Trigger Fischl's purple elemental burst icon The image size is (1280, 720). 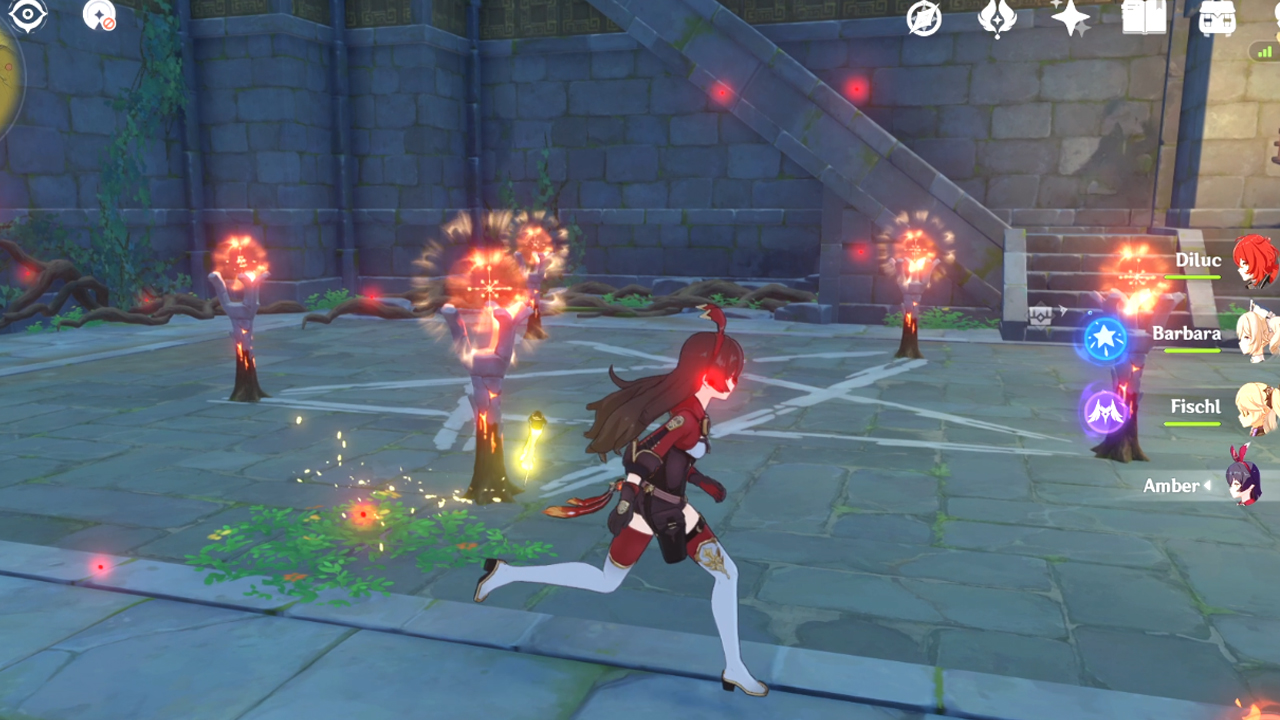[1105, 411]
